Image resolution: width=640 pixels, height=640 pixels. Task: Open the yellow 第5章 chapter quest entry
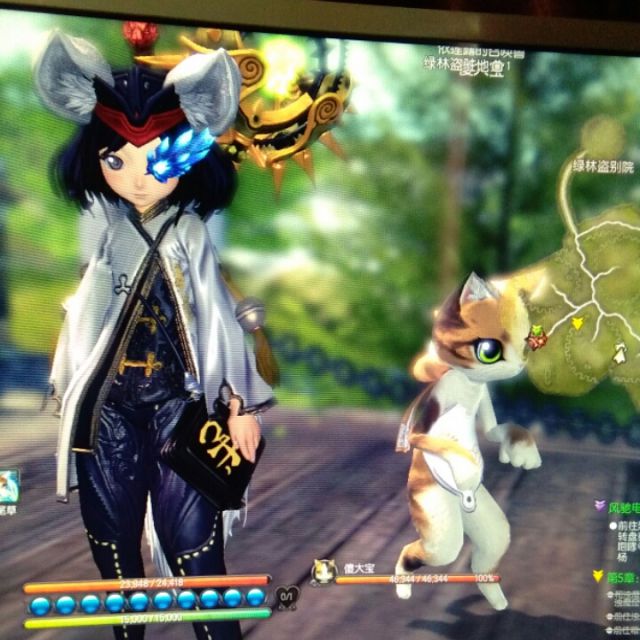(x=618, y=576)
